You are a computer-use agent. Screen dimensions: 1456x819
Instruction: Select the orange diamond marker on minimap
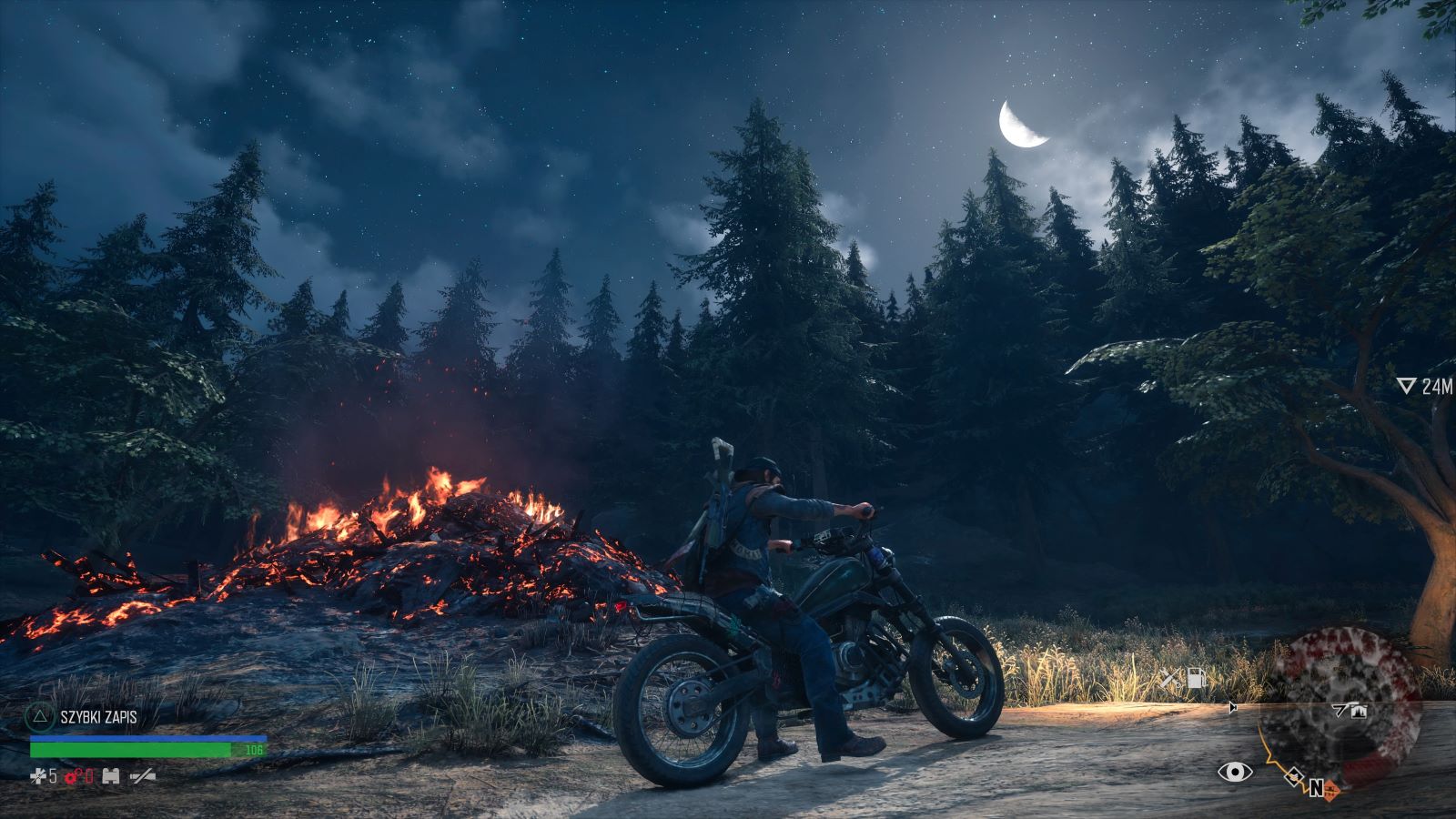pos(1330,788)
